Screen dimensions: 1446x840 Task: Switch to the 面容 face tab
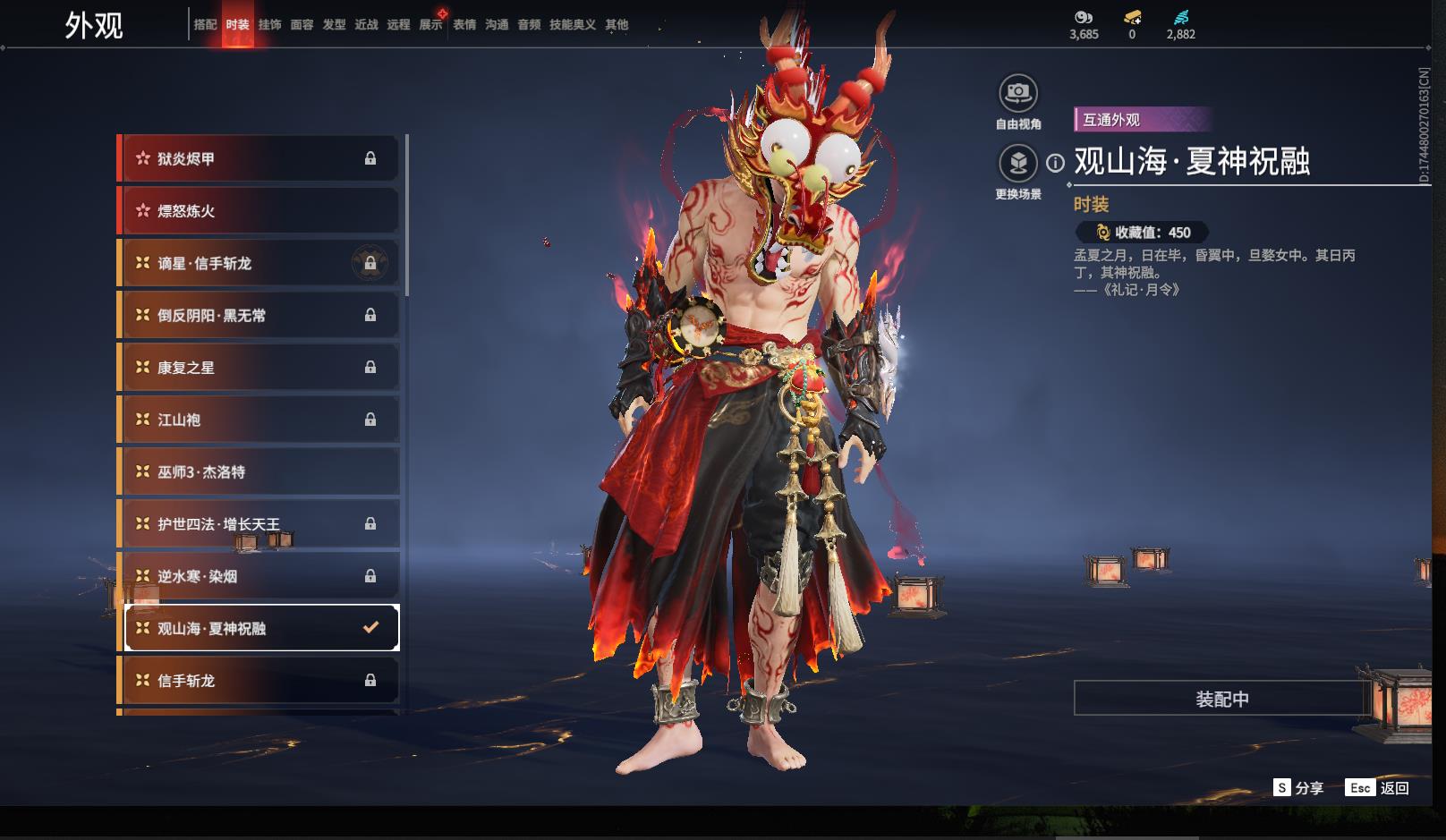point(302,25)
